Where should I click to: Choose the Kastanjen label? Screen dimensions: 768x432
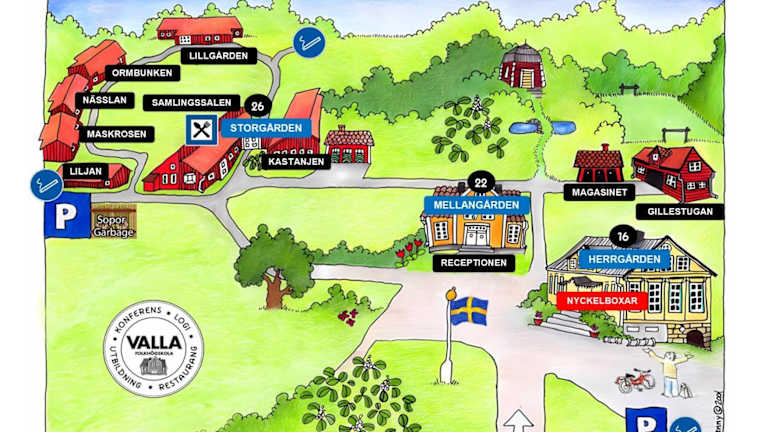297,161
